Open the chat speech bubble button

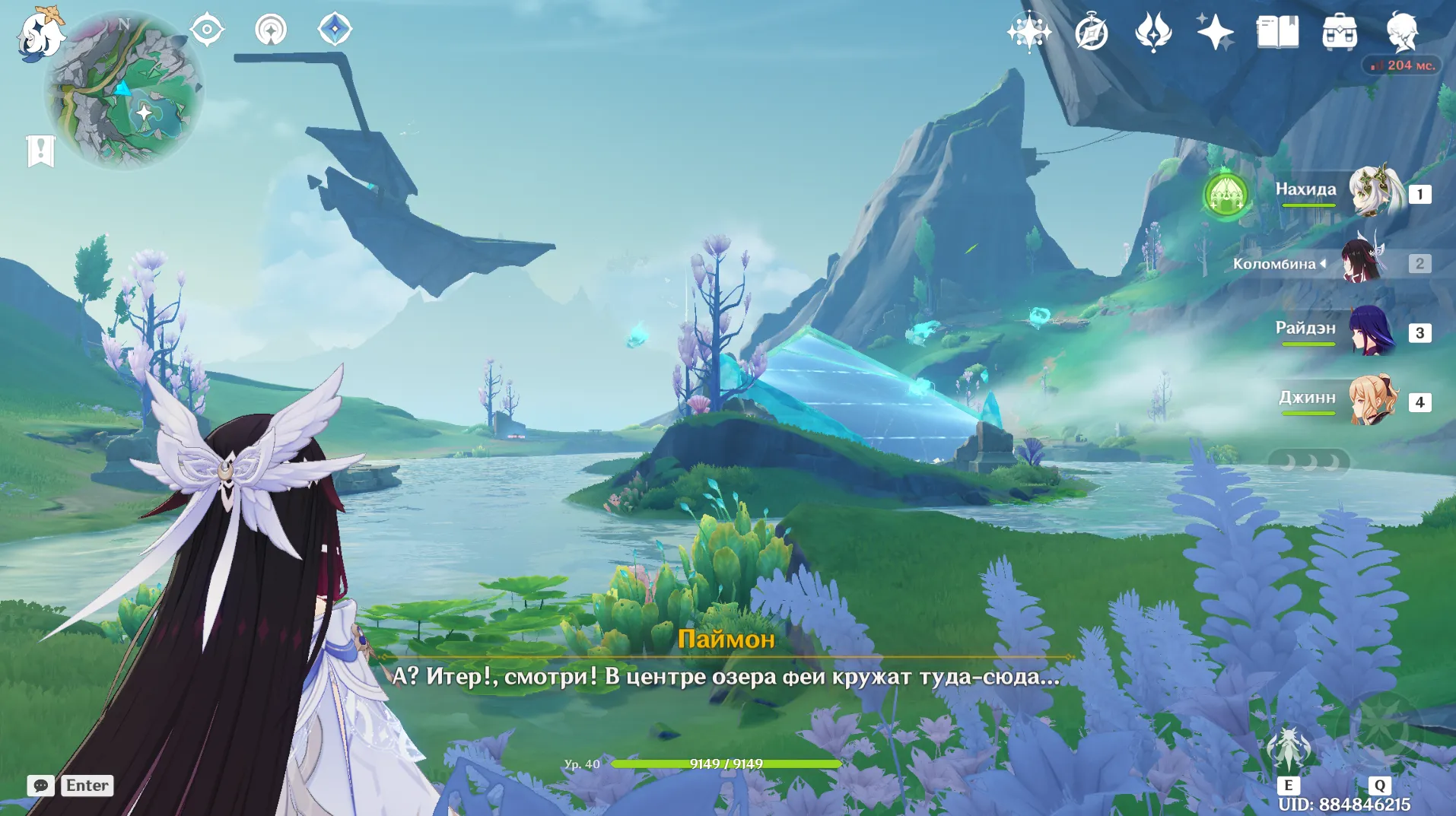click(x=40, y=786)
